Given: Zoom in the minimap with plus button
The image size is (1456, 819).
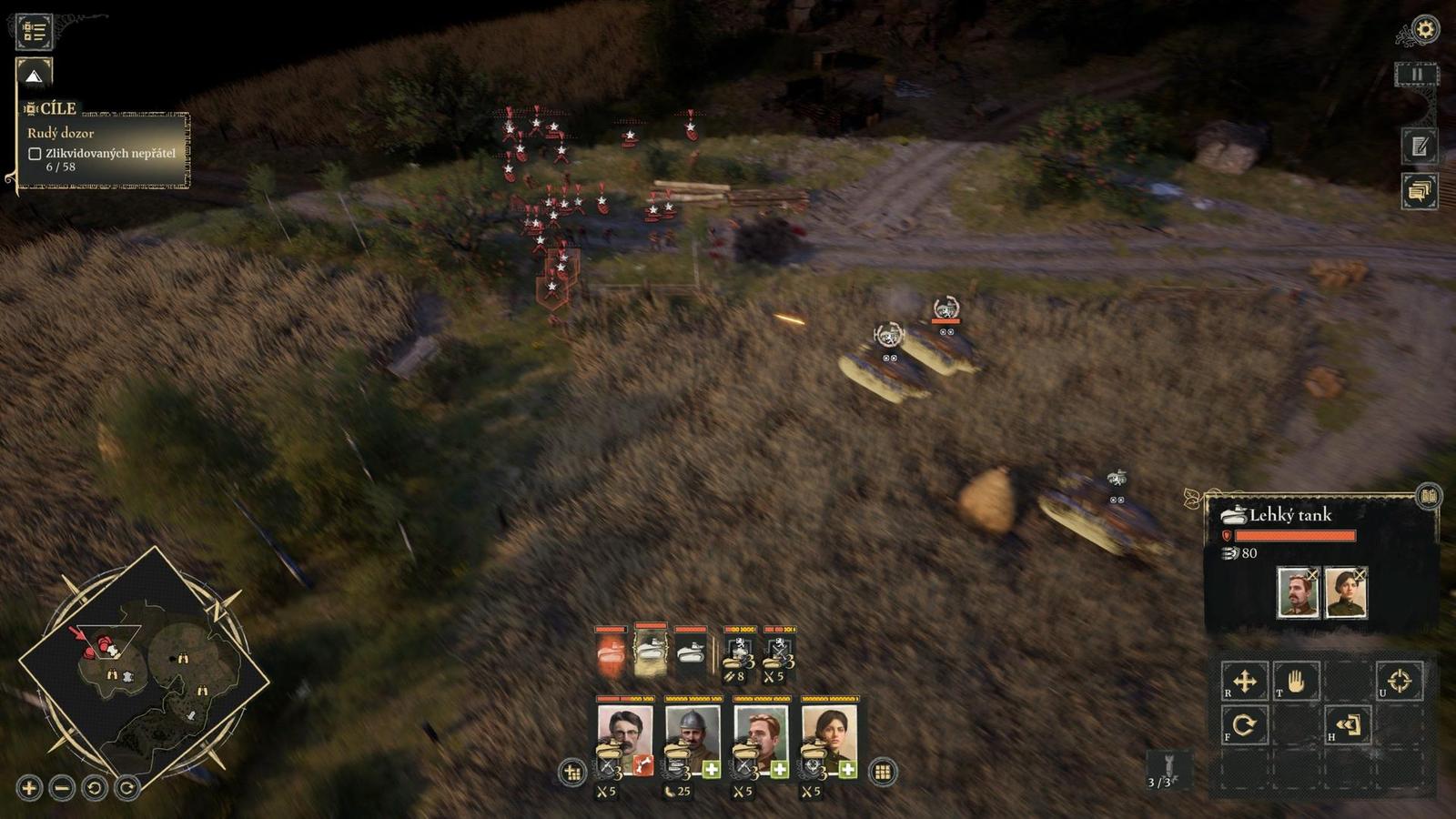Looking at the screenshot, I should tap(29, 787).
